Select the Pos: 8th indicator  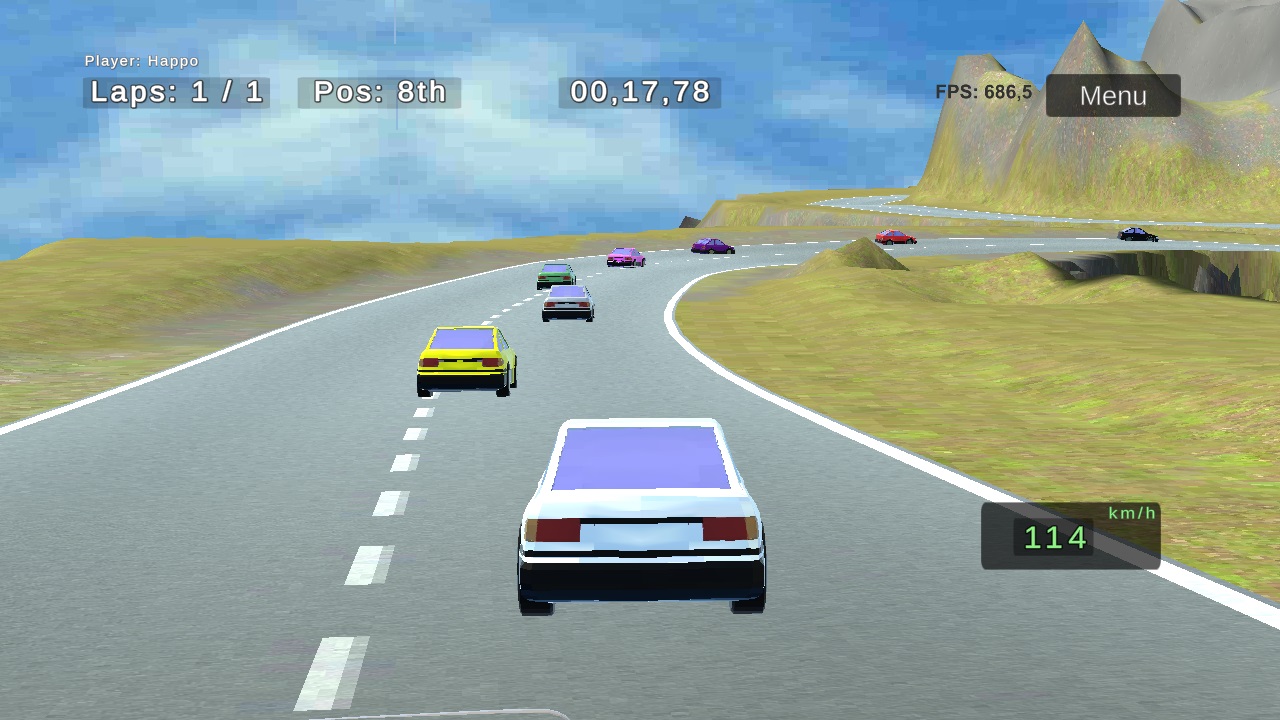pos(380,92)
